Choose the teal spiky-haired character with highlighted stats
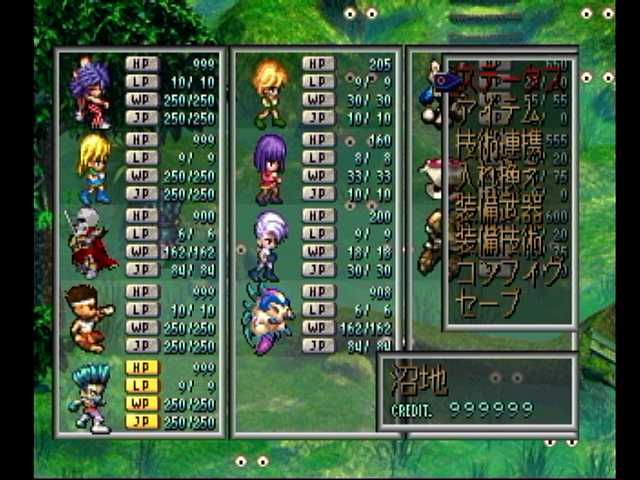Screen dimensions: 640x480 click(x=90, y=395)
